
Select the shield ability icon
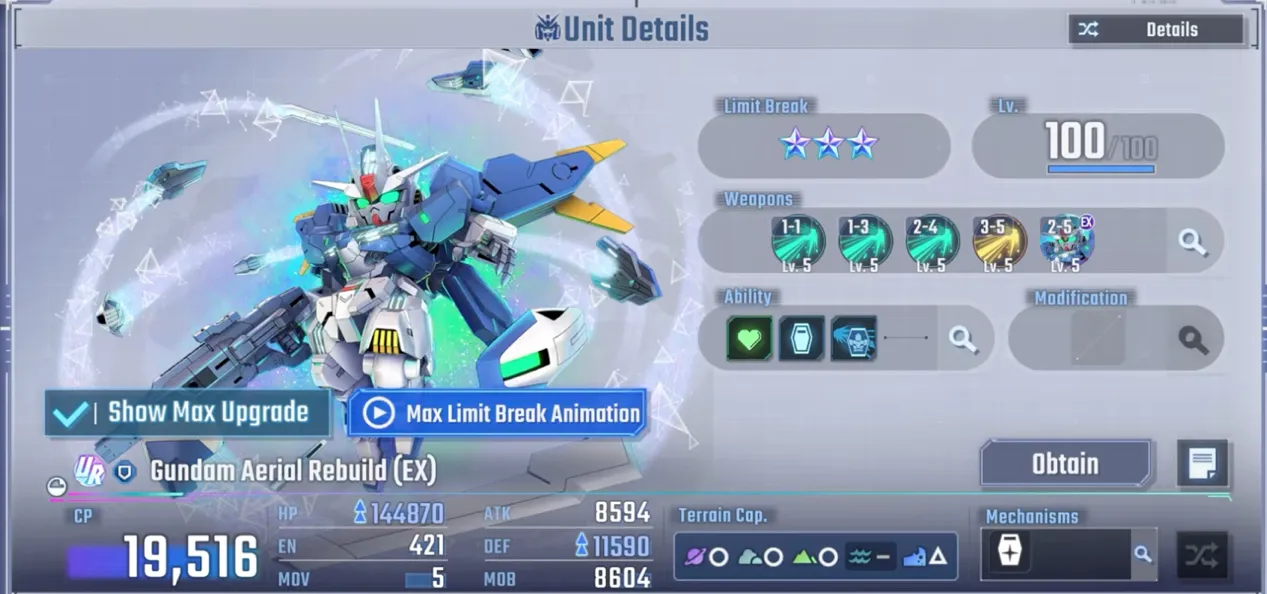[x=801, y=338]
